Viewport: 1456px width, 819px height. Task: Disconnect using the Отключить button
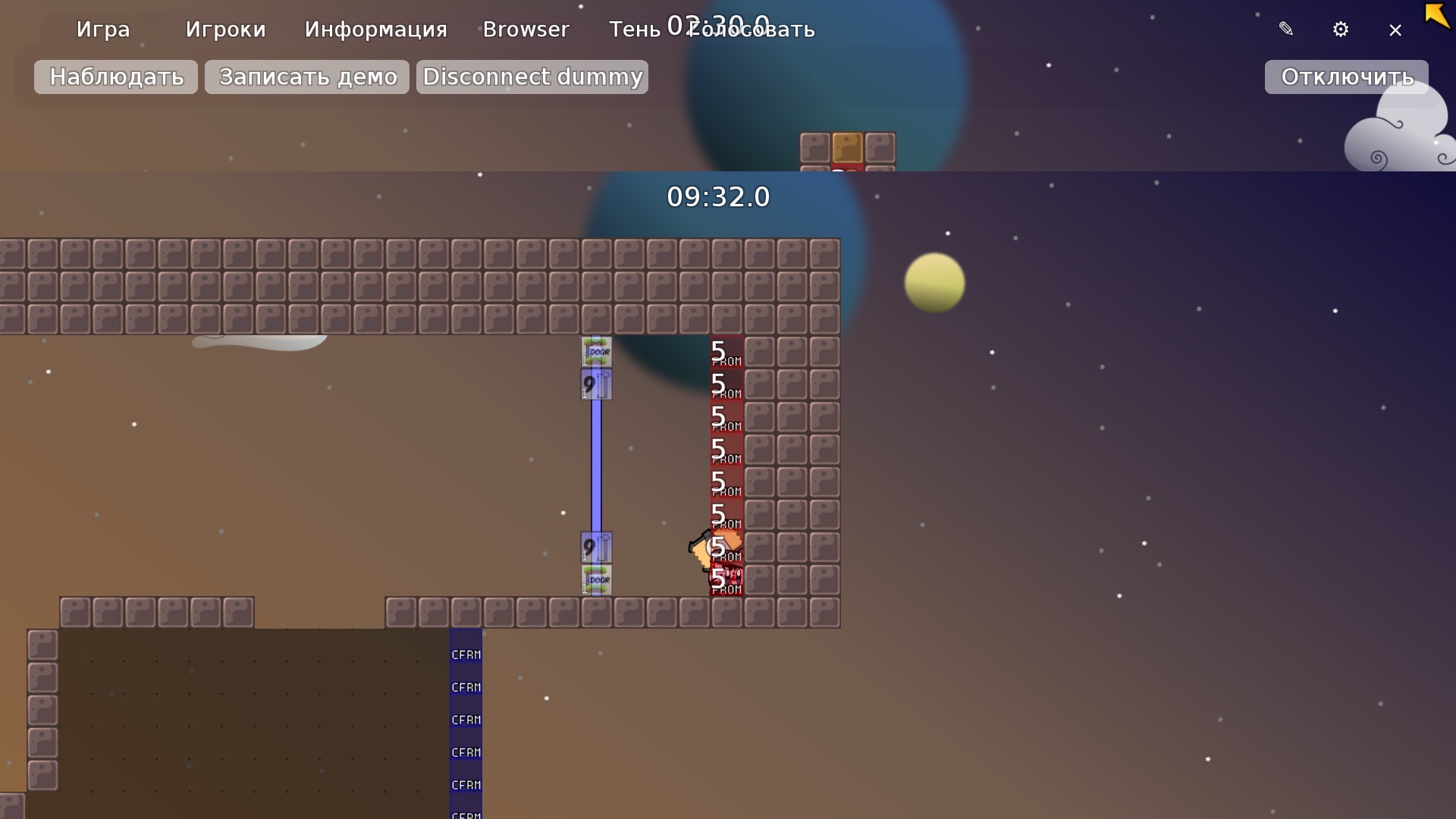pyautogui.click(x=1346, y=77)
